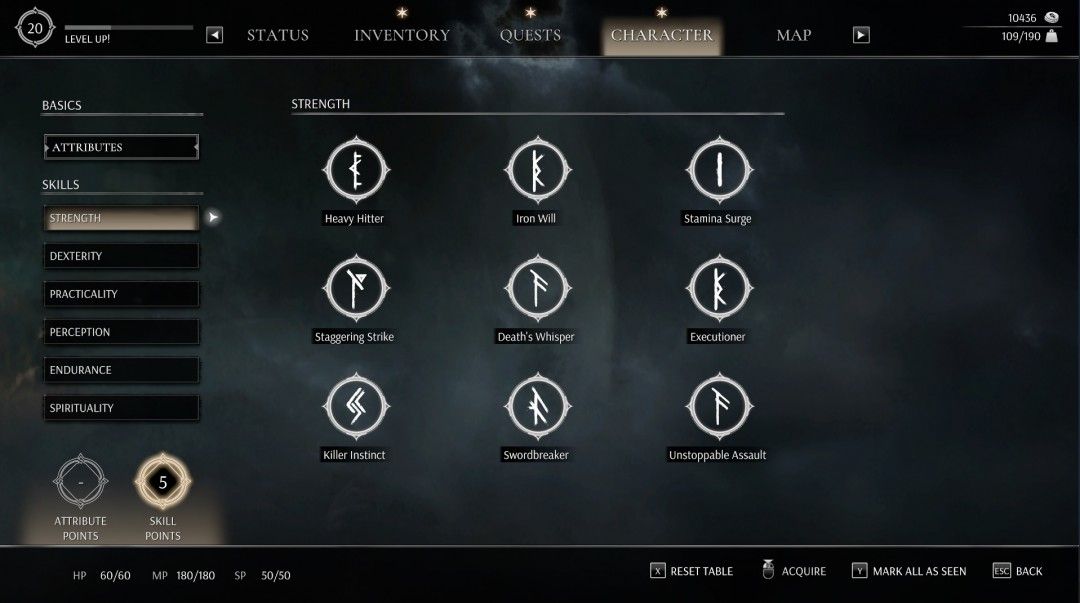The height and width of the screenshot is (603, 1080).
Task: Select the Swordbreaker skill rune
Action: 536,407
